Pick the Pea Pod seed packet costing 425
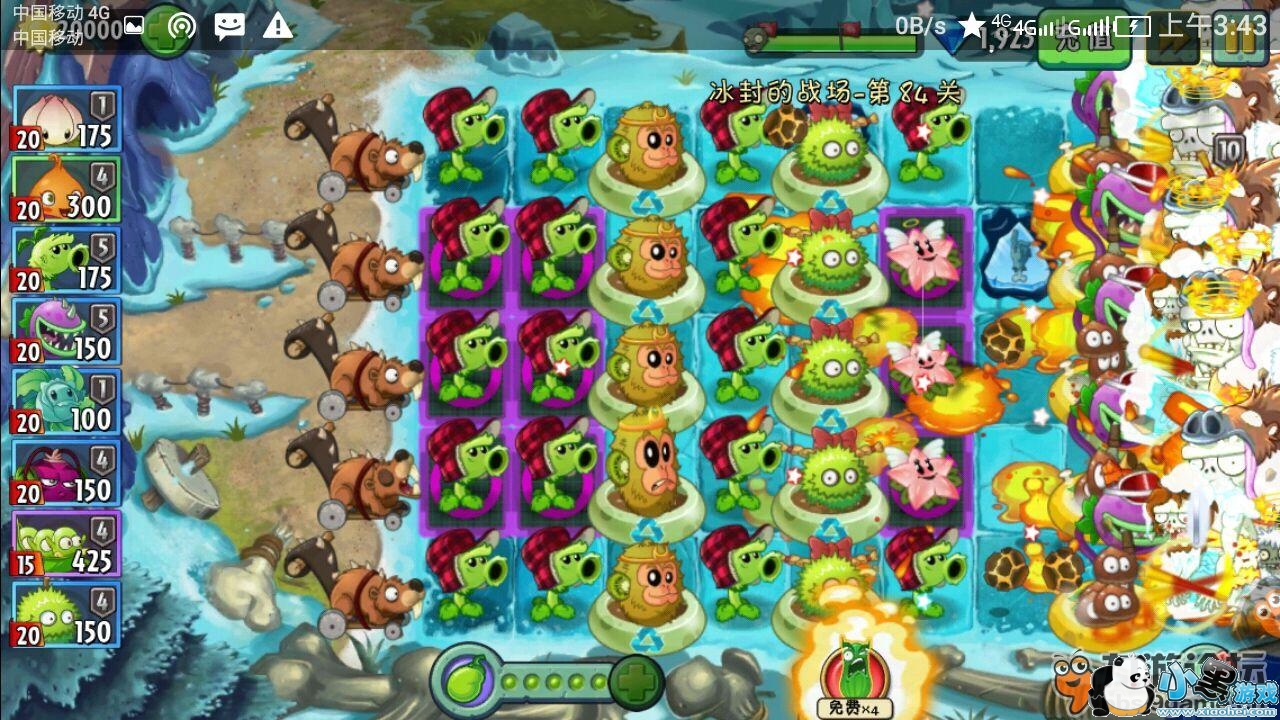Screen dimensions: 1280x720 pyautogui.click(x=66, y=544)
